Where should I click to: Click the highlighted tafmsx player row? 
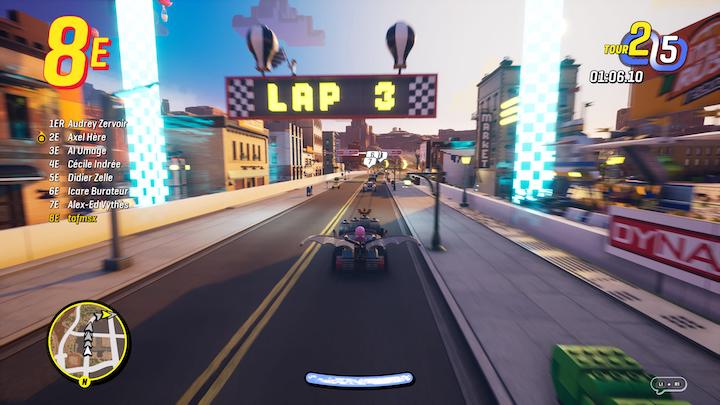click(x=73, y=216)
